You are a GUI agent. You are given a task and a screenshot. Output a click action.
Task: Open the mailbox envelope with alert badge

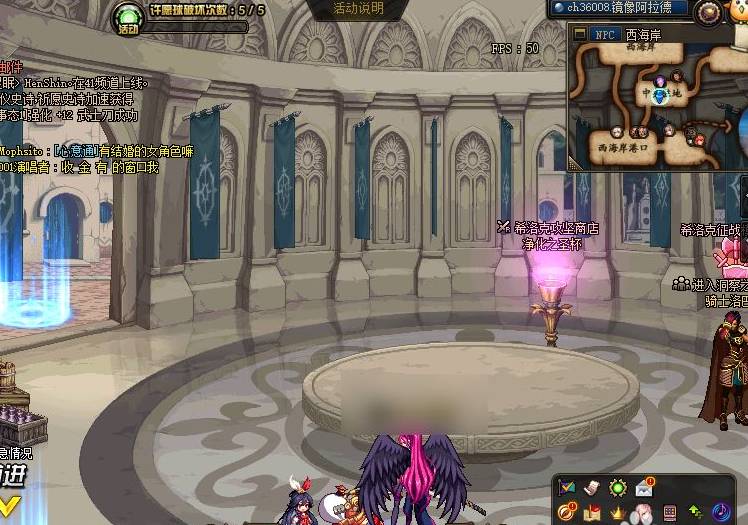point(644,487)
